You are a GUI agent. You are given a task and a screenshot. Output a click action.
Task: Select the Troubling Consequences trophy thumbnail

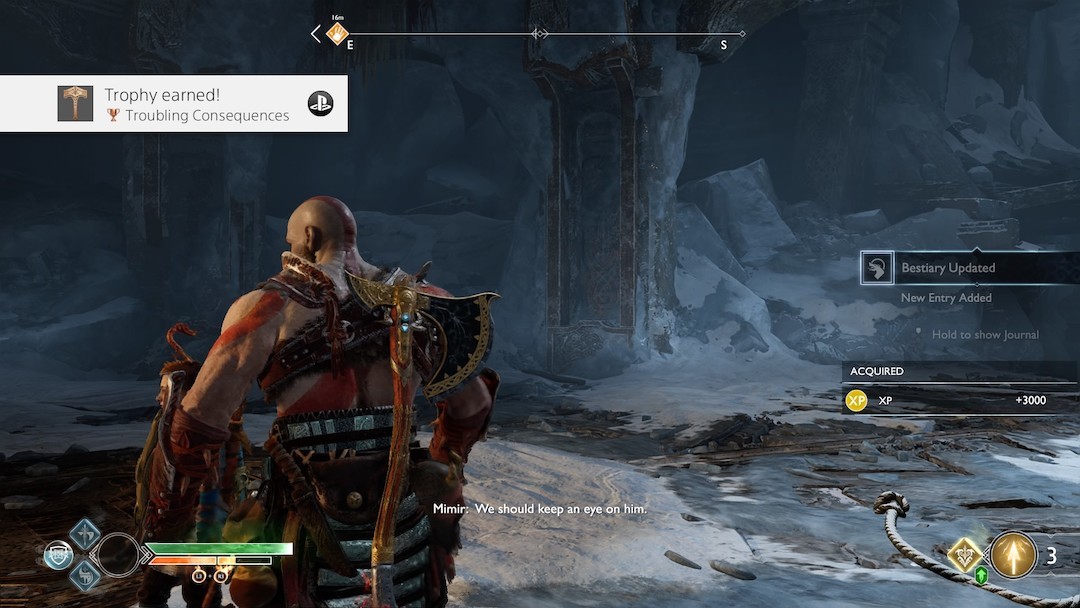click(75, 104)
